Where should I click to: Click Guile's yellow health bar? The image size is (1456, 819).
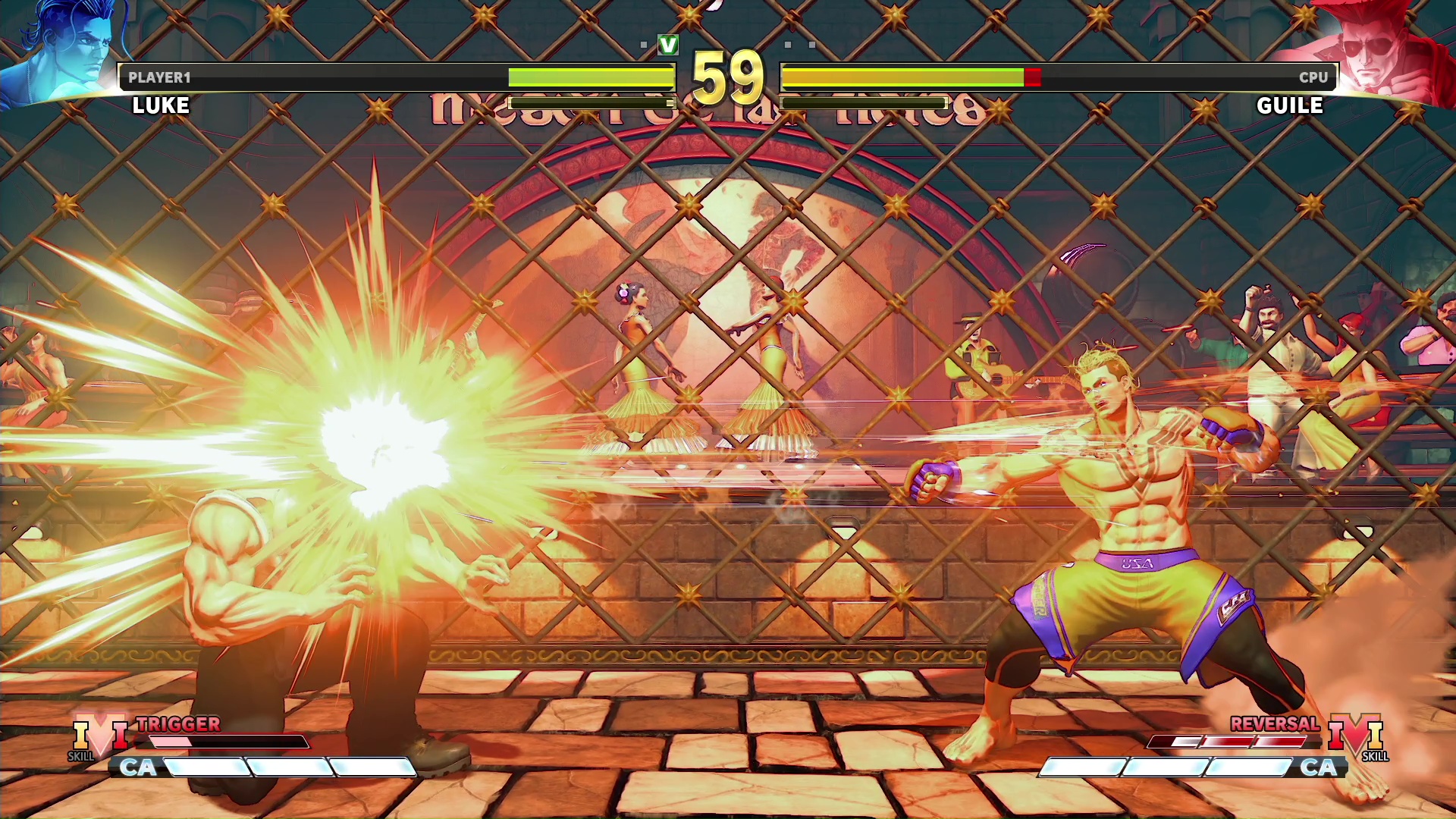[902, 77]
